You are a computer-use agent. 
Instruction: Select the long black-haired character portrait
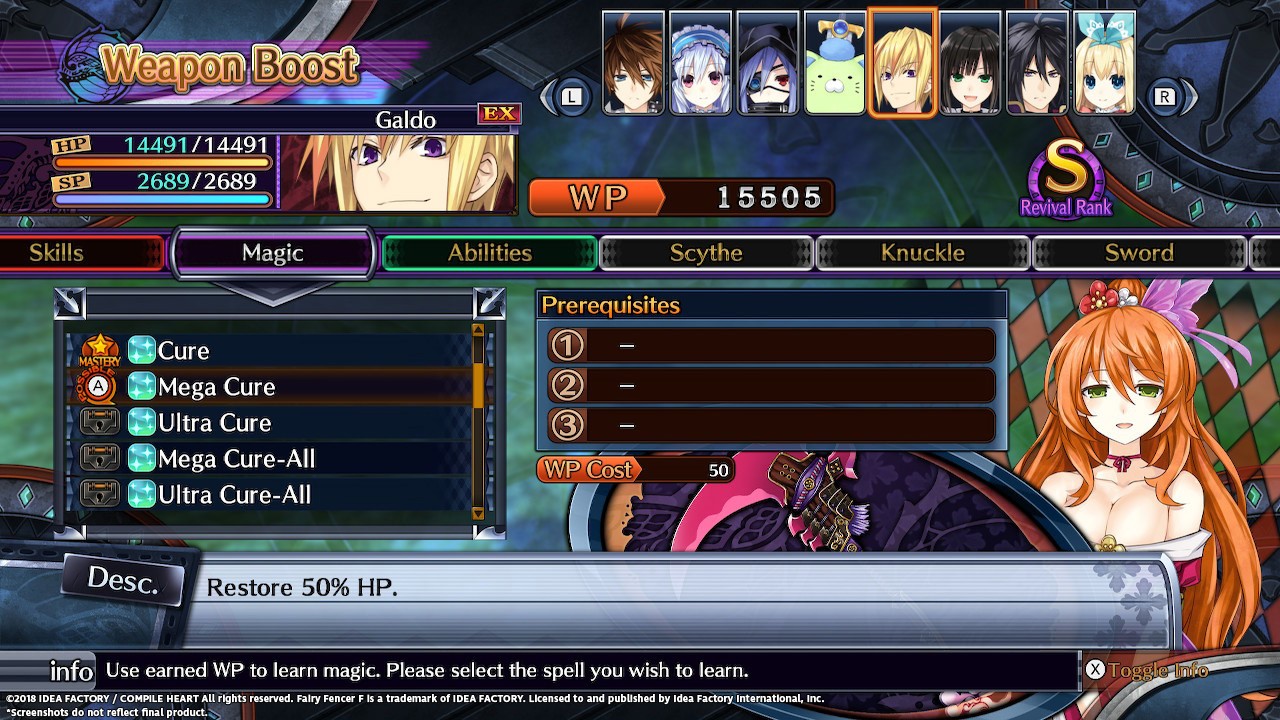1037,63
